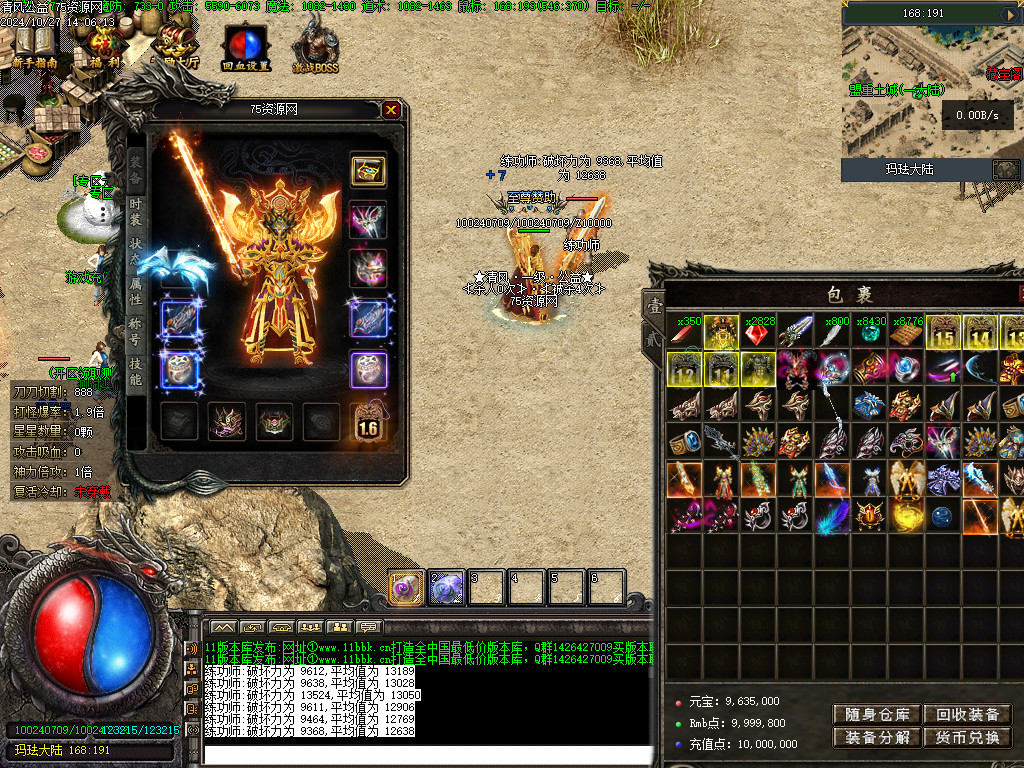Click the chat input field
This screenshot has height=768, width=1024.
[x=425, y=755]
